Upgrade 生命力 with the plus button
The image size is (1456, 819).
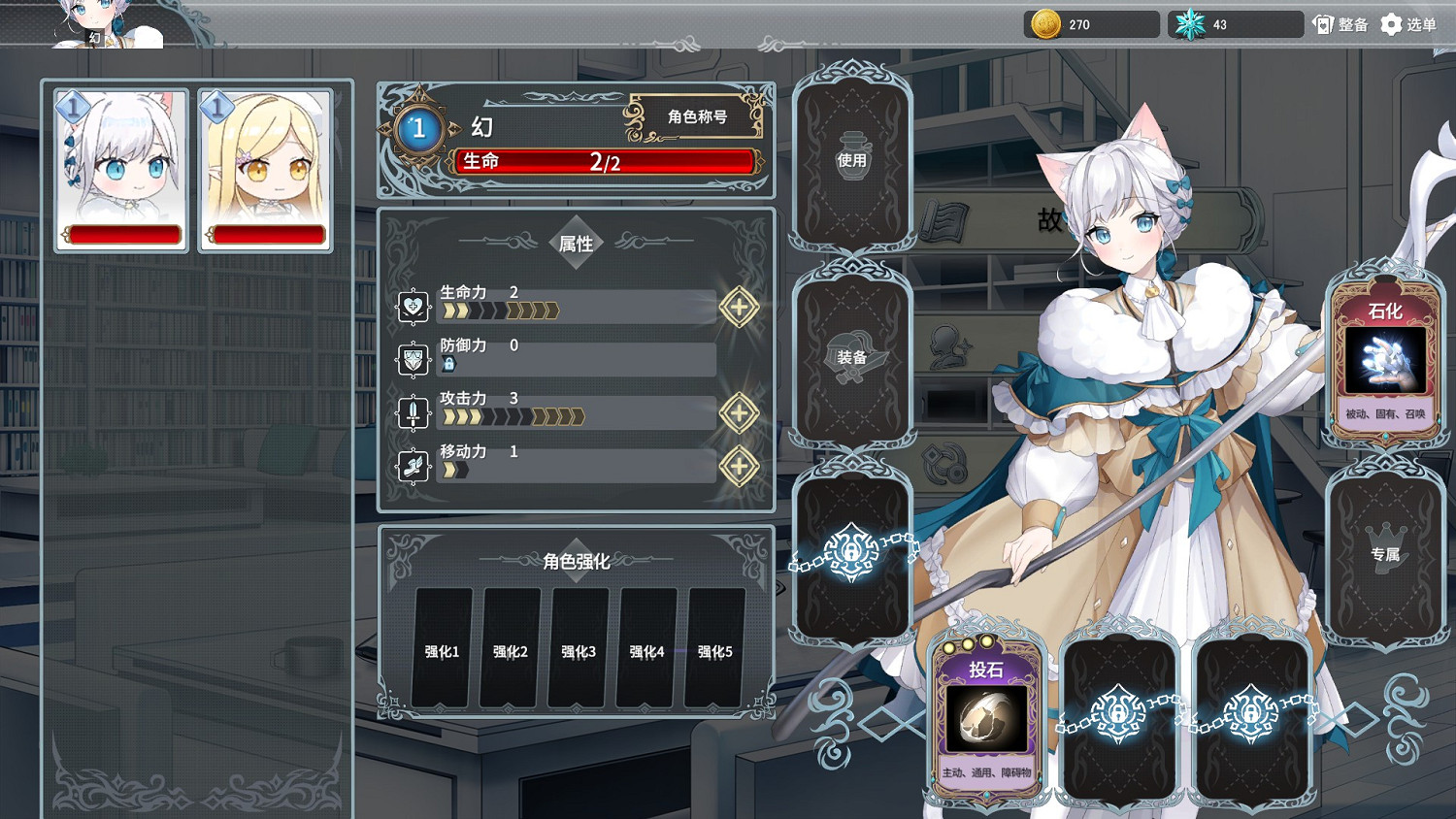pos(740,308)
